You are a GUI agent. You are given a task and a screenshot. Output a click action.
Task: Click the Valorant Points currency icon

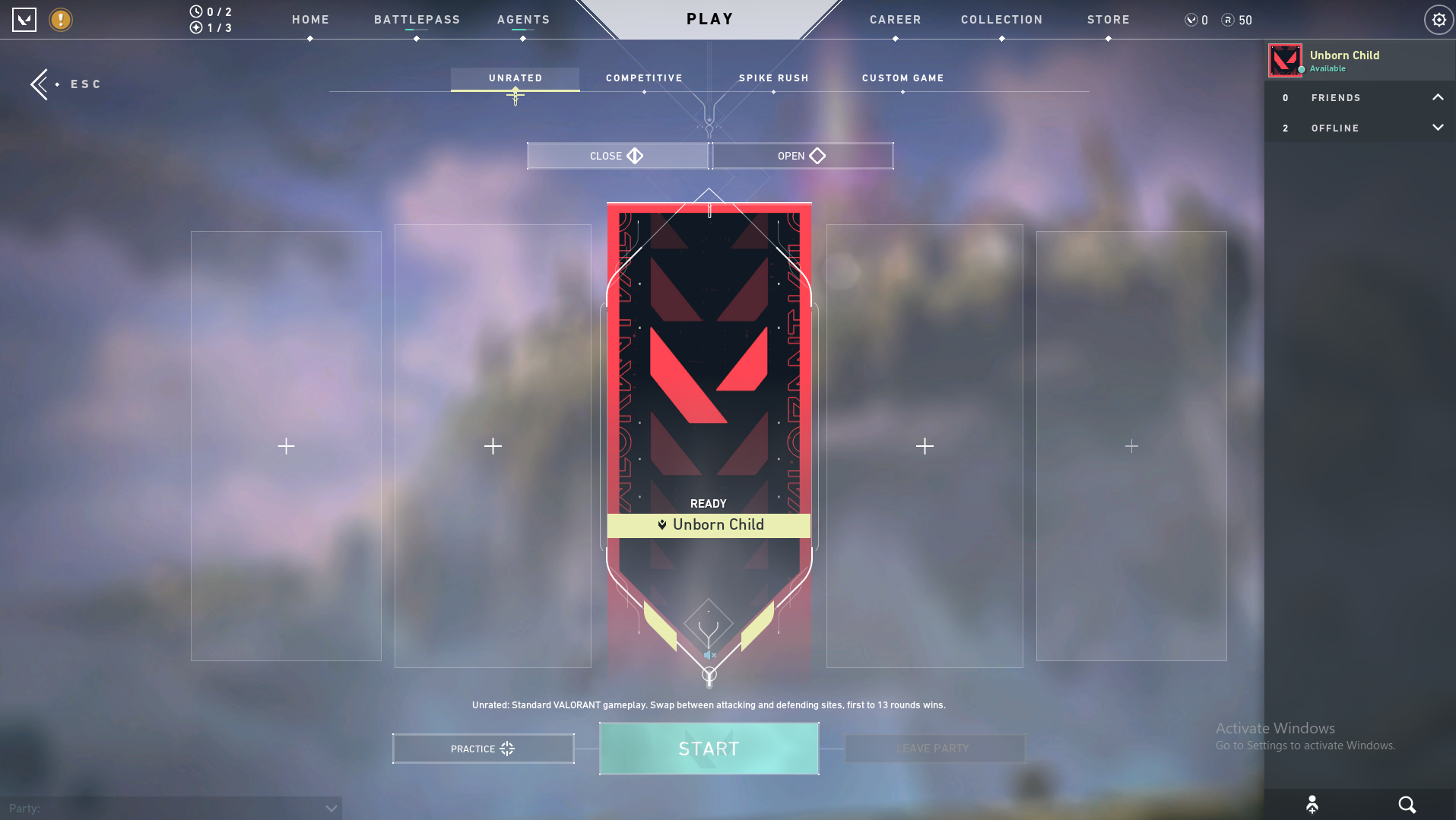click(1191, 20)
